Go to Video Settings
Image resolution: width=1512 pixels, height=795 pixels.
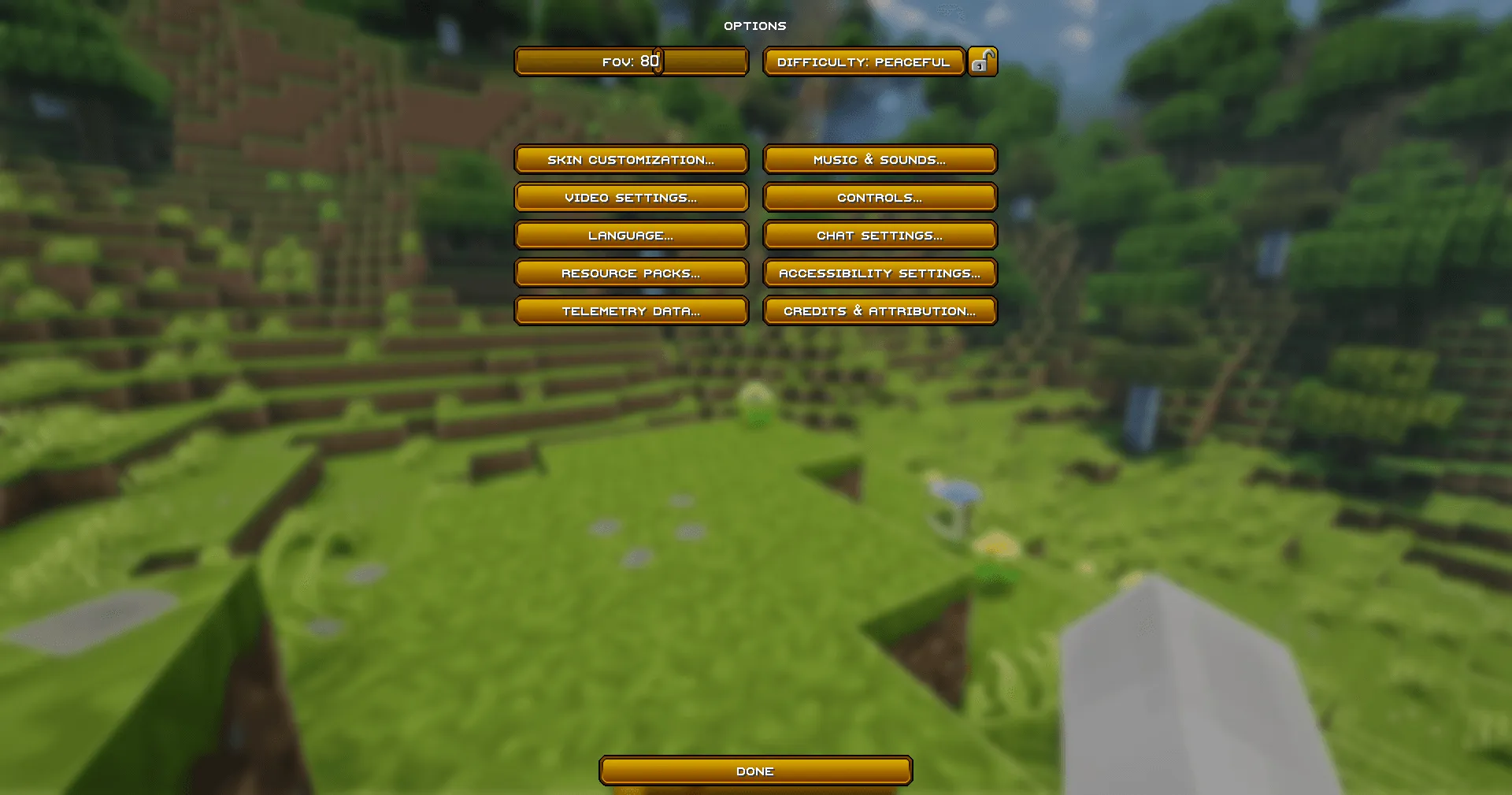631,197
